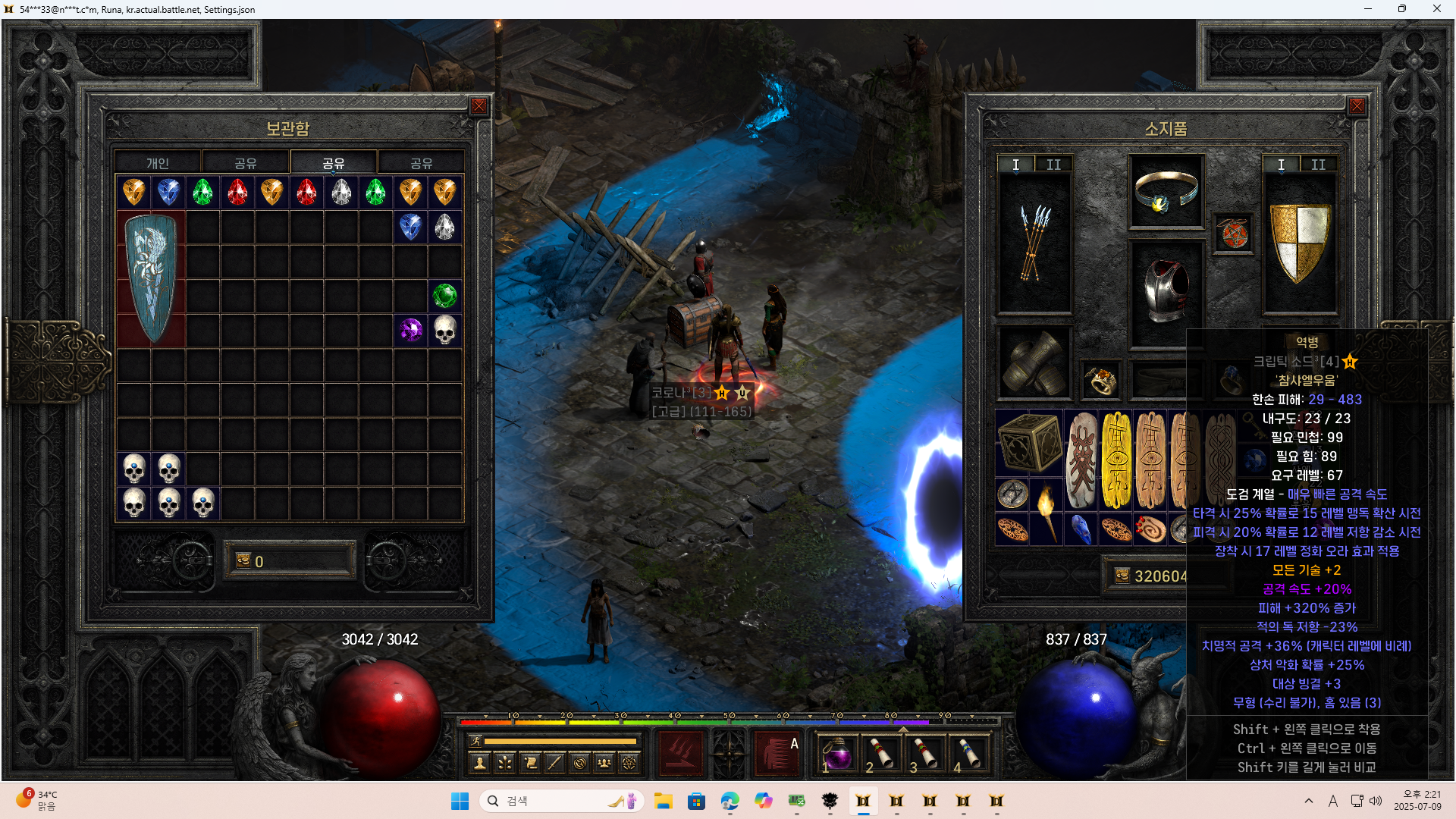Select the equipped javelins weapon slot
Viewport: 1456px width, 819px height.
(1034, 243)
